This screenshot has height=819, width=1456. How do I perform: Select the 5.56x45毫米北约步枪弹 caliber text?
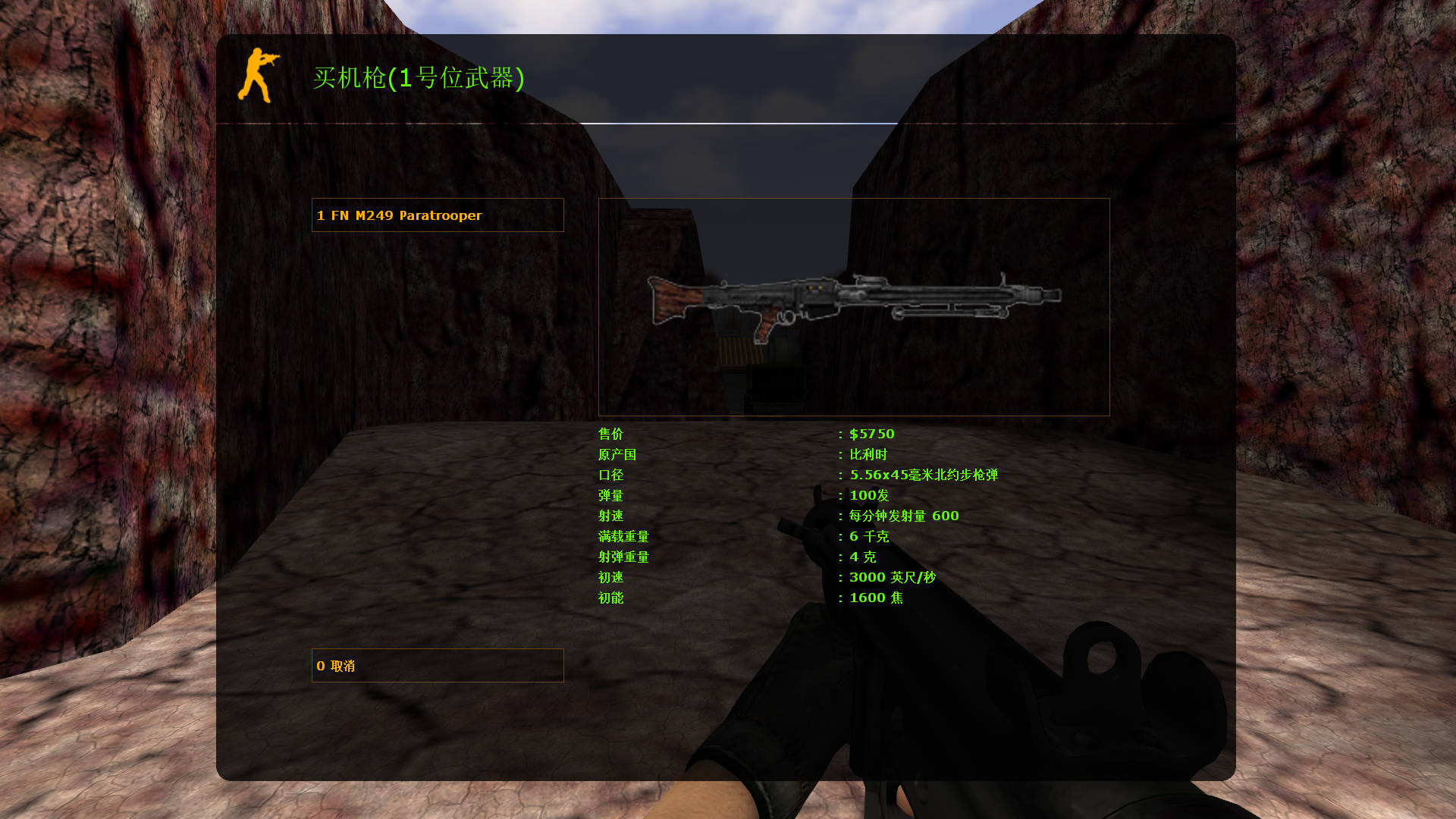pos(925,475)
